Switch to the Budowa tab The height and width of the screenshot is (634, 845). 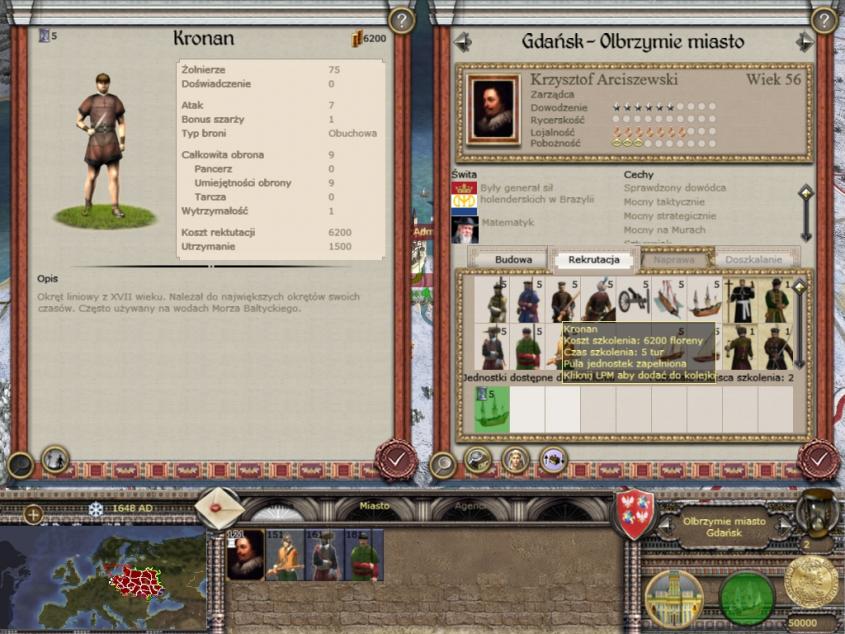click(513, 259)
